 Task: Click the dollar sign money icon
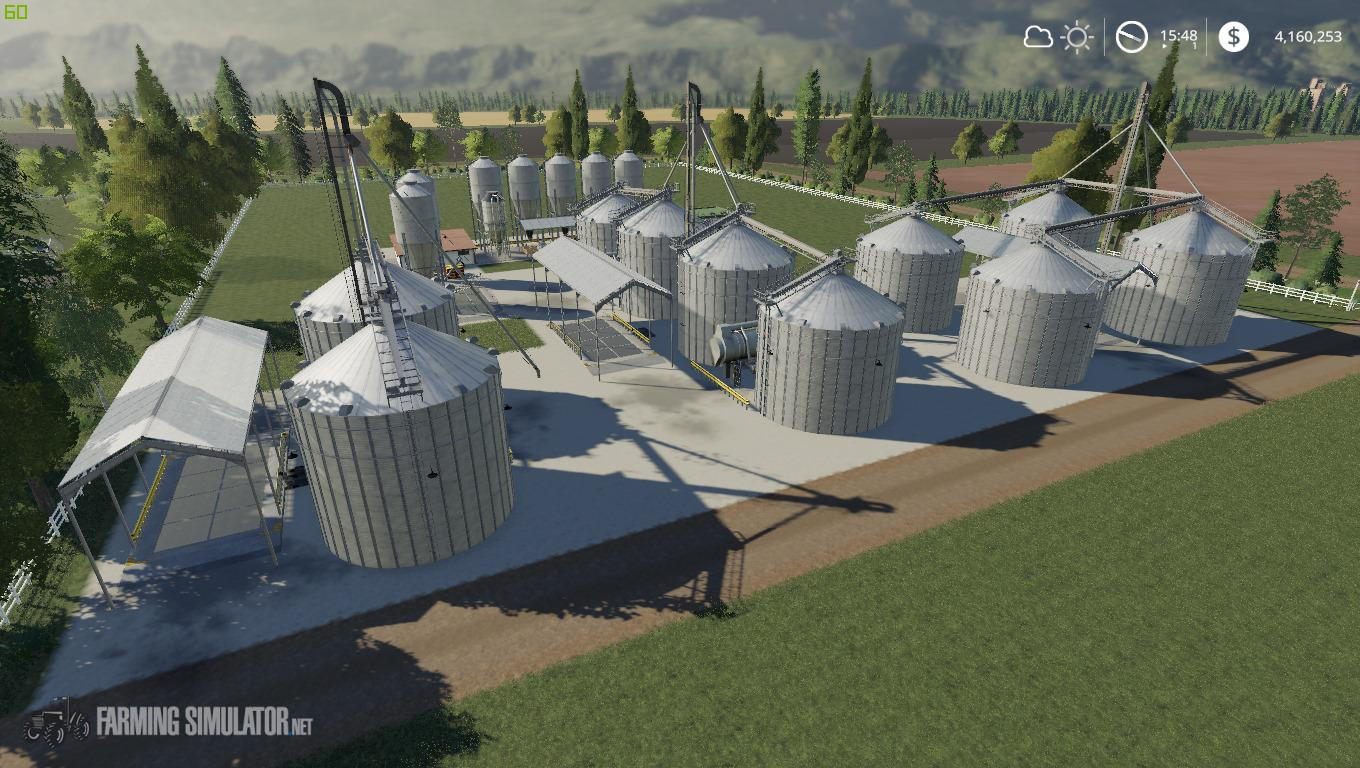tap(1235, 37)
